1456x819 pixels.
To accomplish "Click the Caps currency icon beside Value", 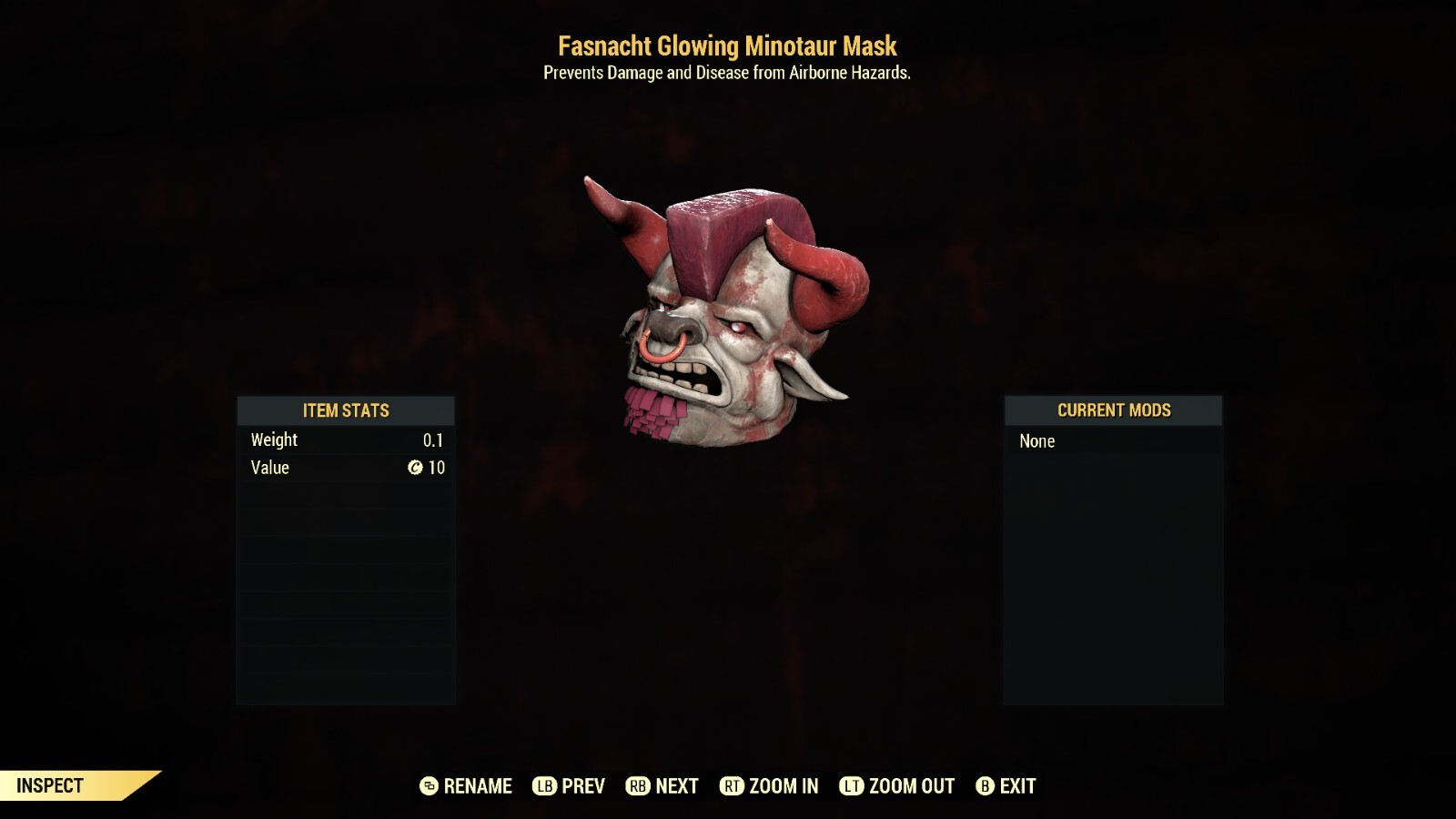I will point(414,468).
